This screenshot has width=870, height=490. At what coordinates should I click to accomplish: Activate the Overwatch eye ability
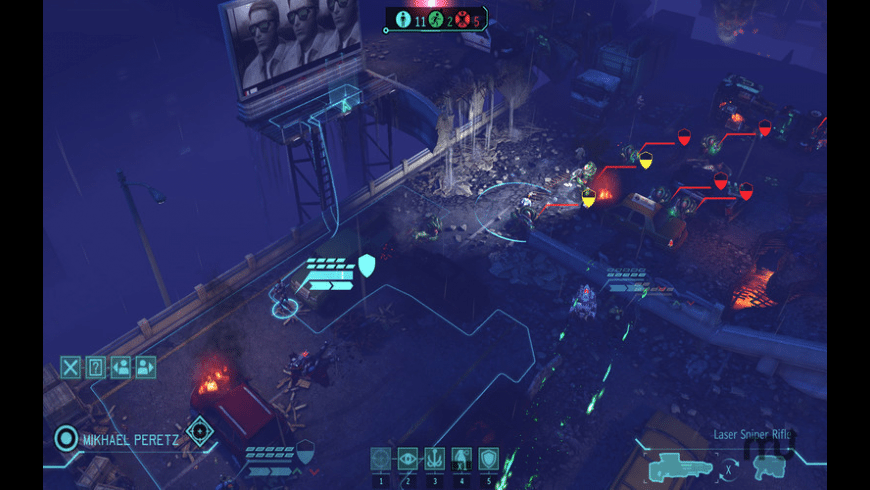coord(408,458)
